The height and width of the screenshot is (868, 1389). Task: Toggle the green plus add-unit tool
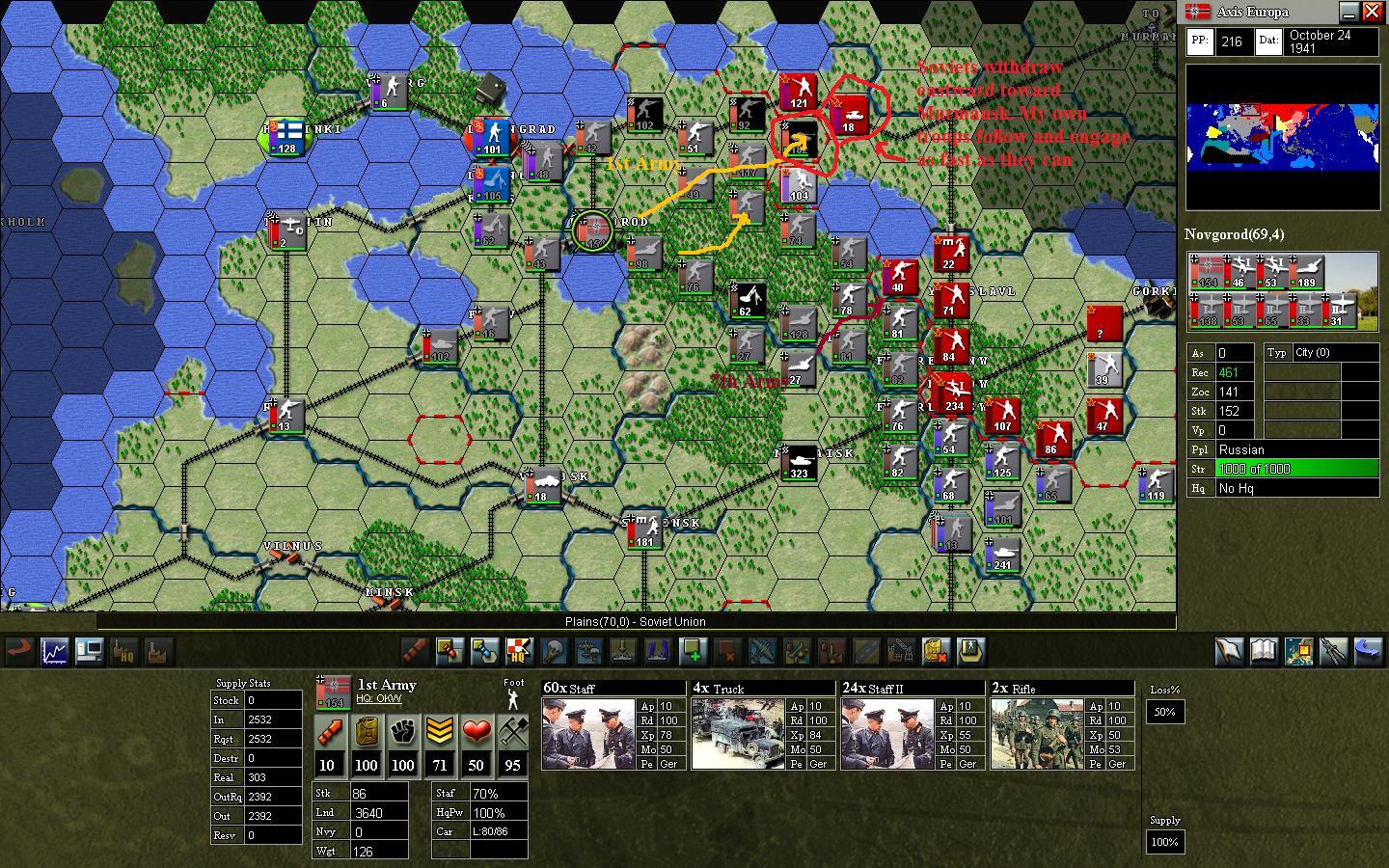(x=694, y=652)
